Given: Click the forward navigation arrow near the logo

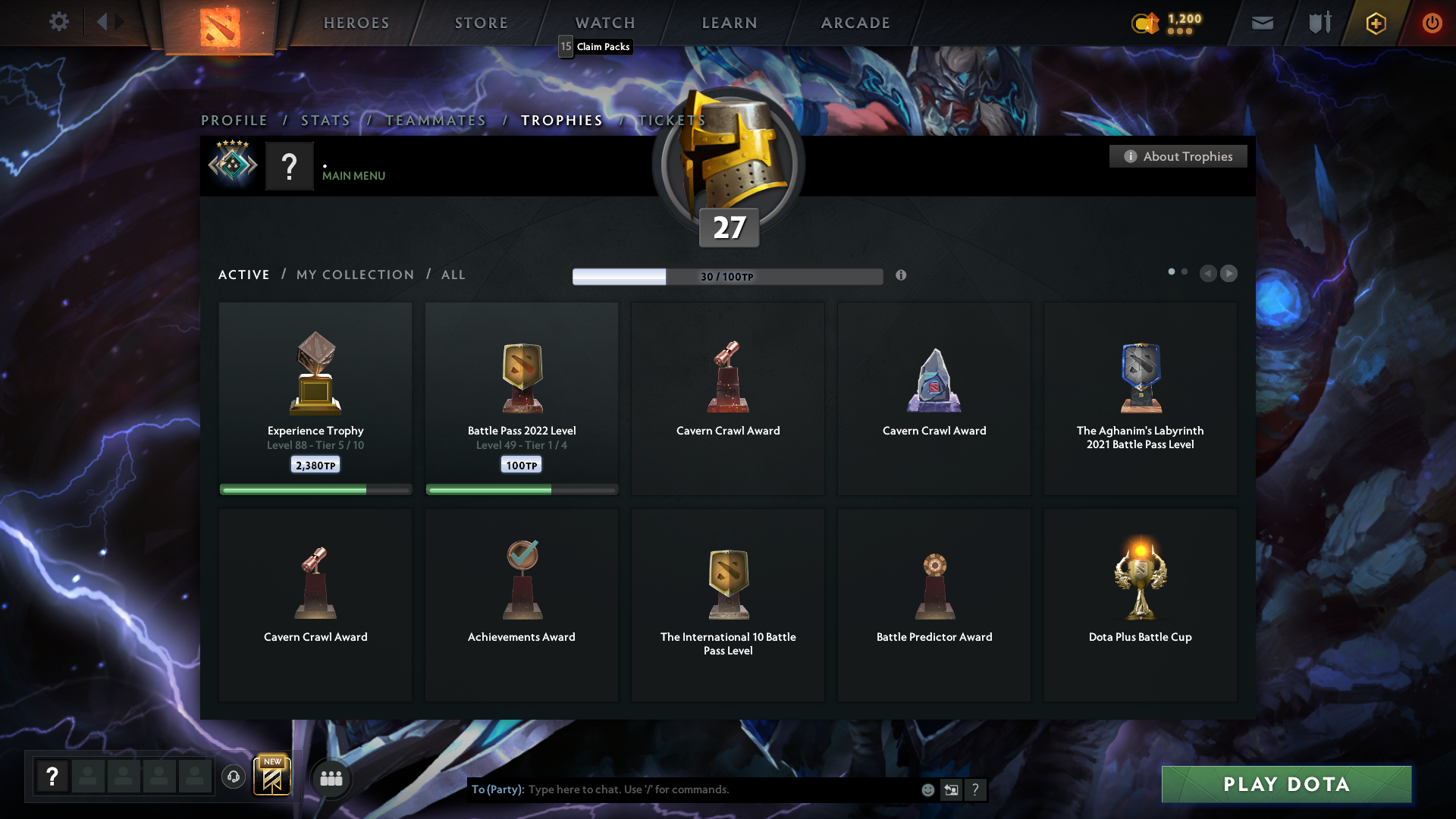Looking at the screenshot, I should pyautogui.click(x=119, y=22).
